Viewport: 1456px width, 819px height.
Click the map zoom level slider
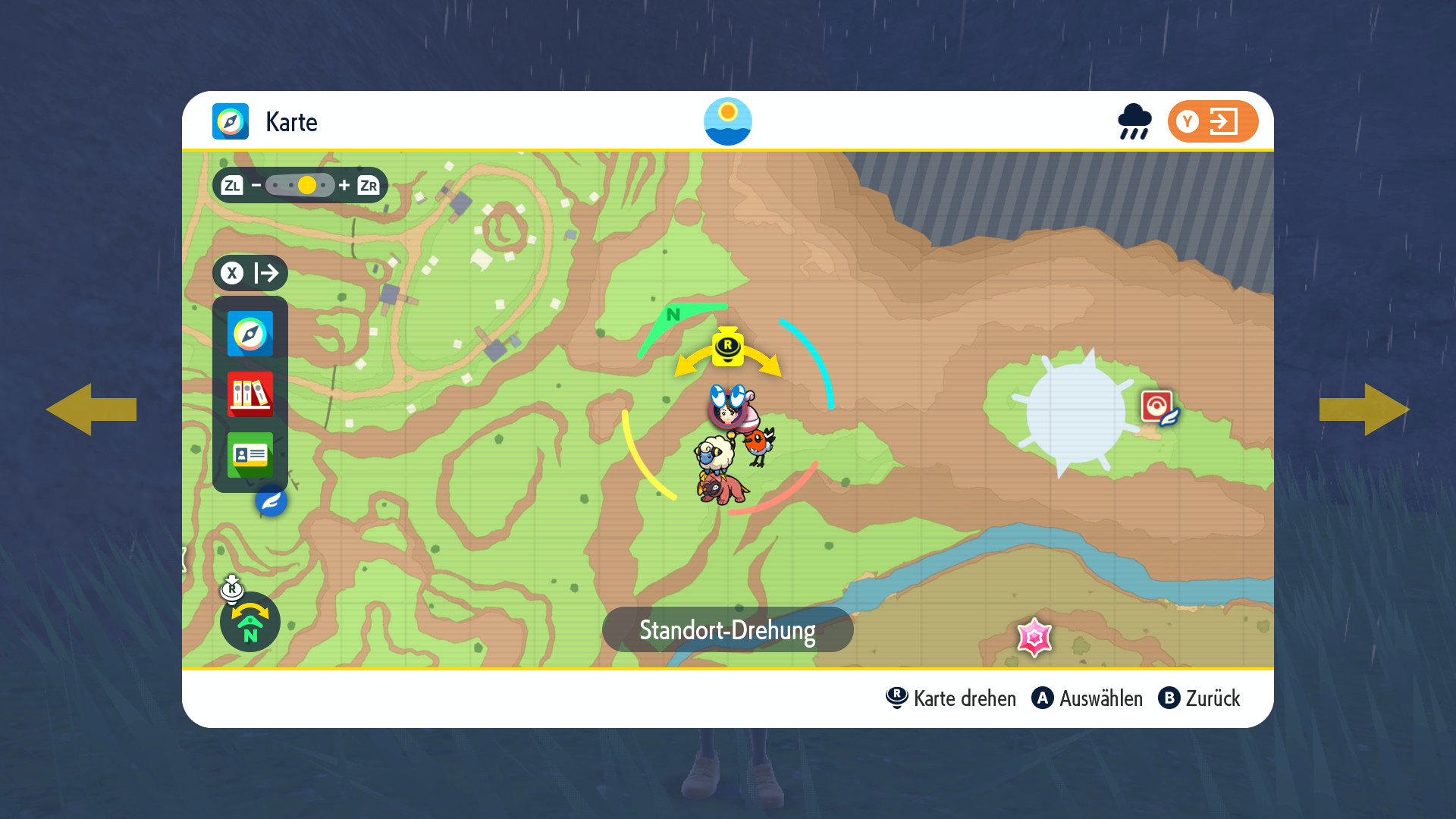click(x=300, y=185)
